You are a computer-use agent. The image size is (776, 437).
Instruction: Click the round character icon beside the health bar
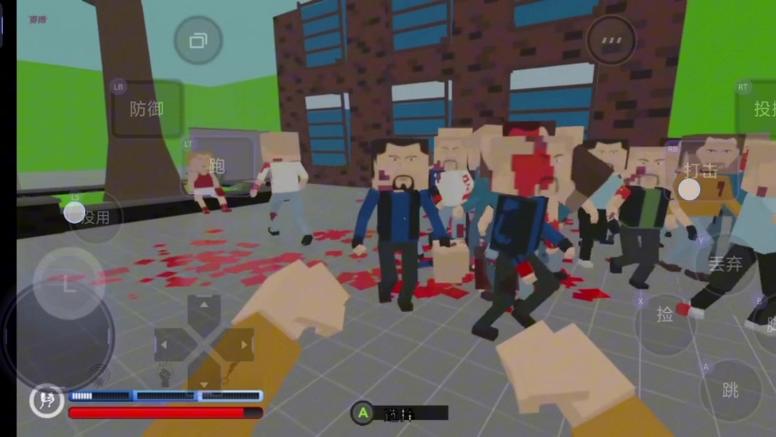tap(45, 401)
